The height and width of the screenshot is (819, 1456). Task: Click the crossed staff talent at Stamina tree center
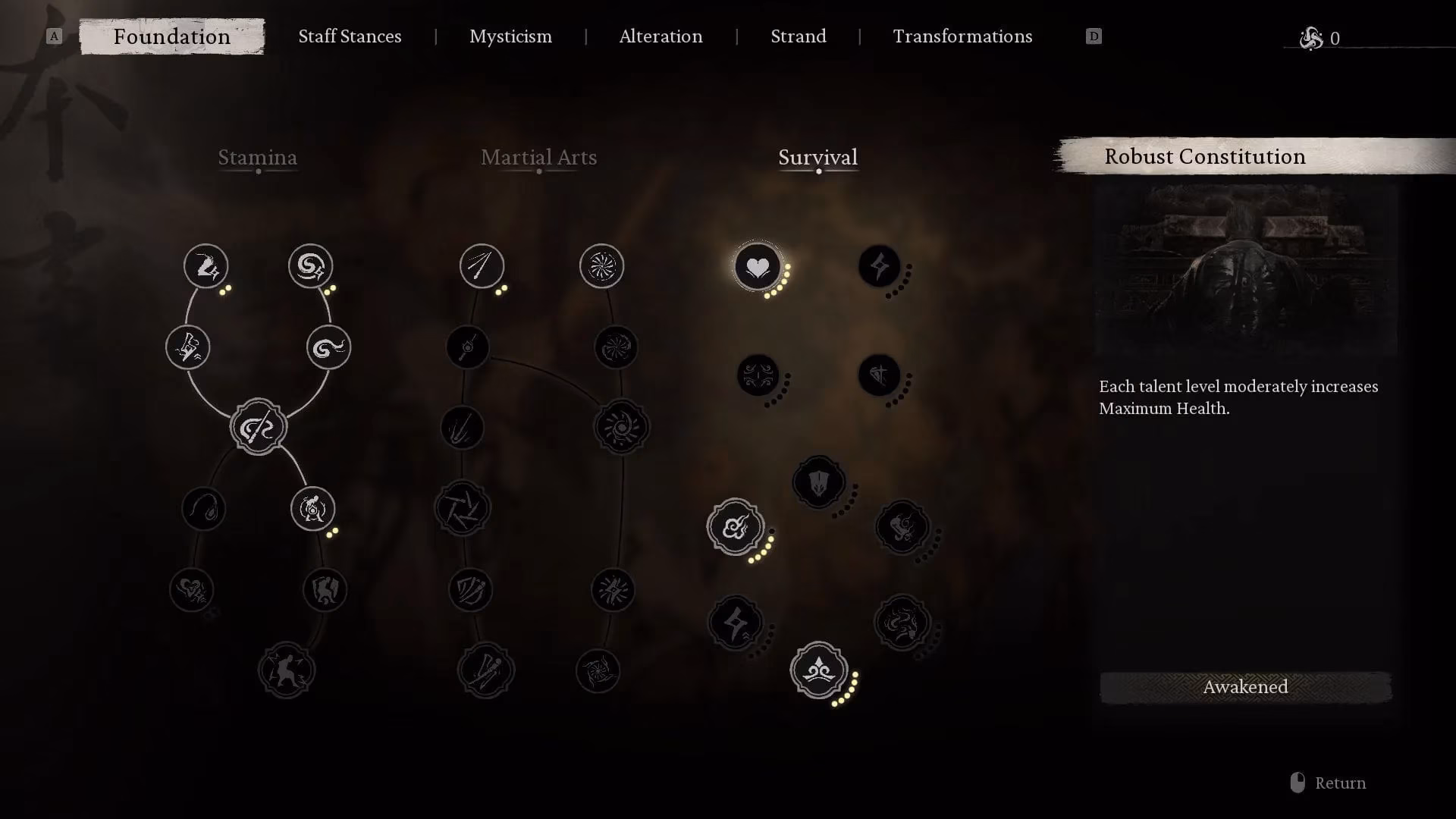(259, 426)
